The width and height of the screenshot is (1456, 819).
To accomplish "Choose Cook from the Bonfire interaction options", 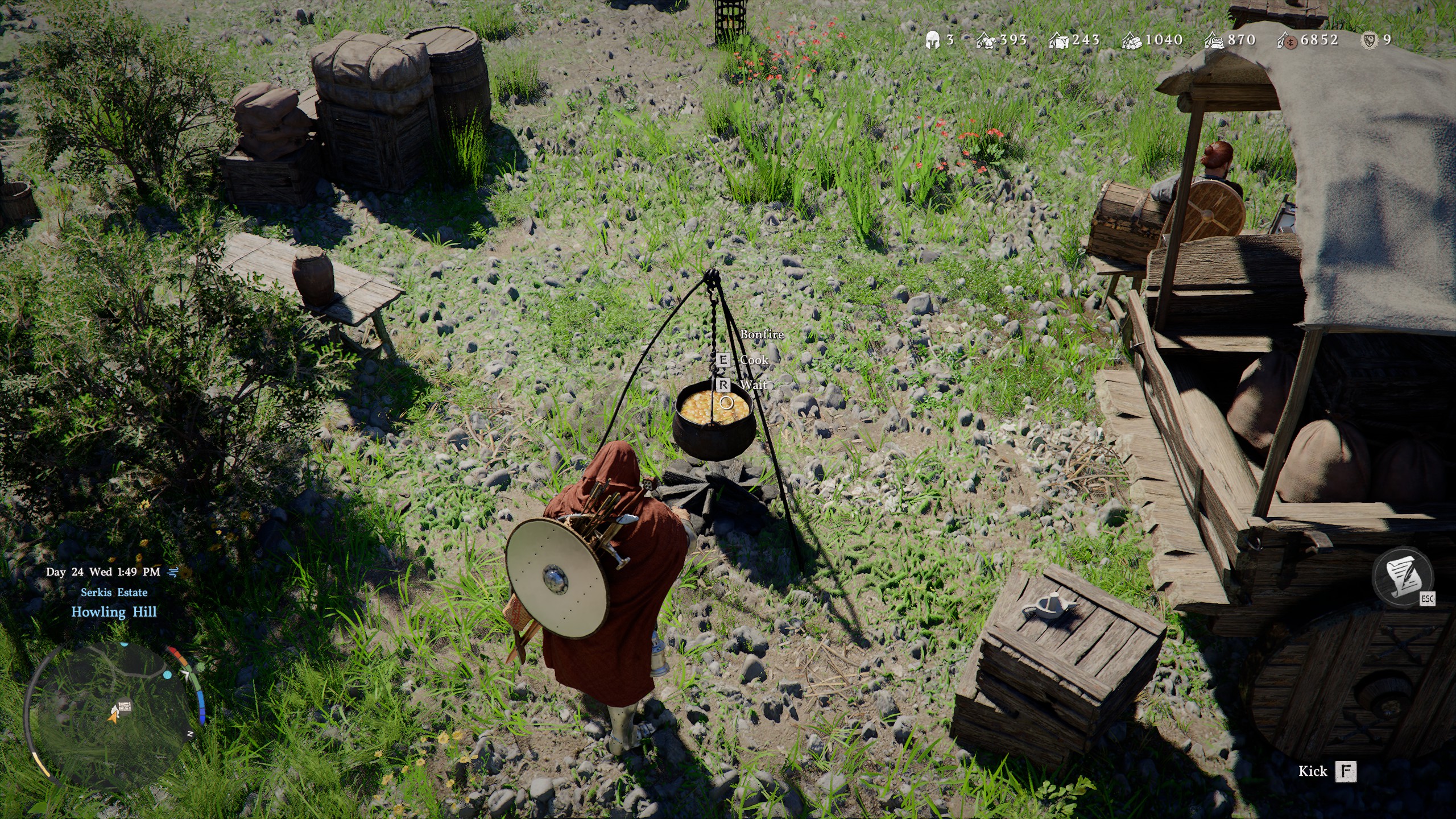I will tap(754, 360).
